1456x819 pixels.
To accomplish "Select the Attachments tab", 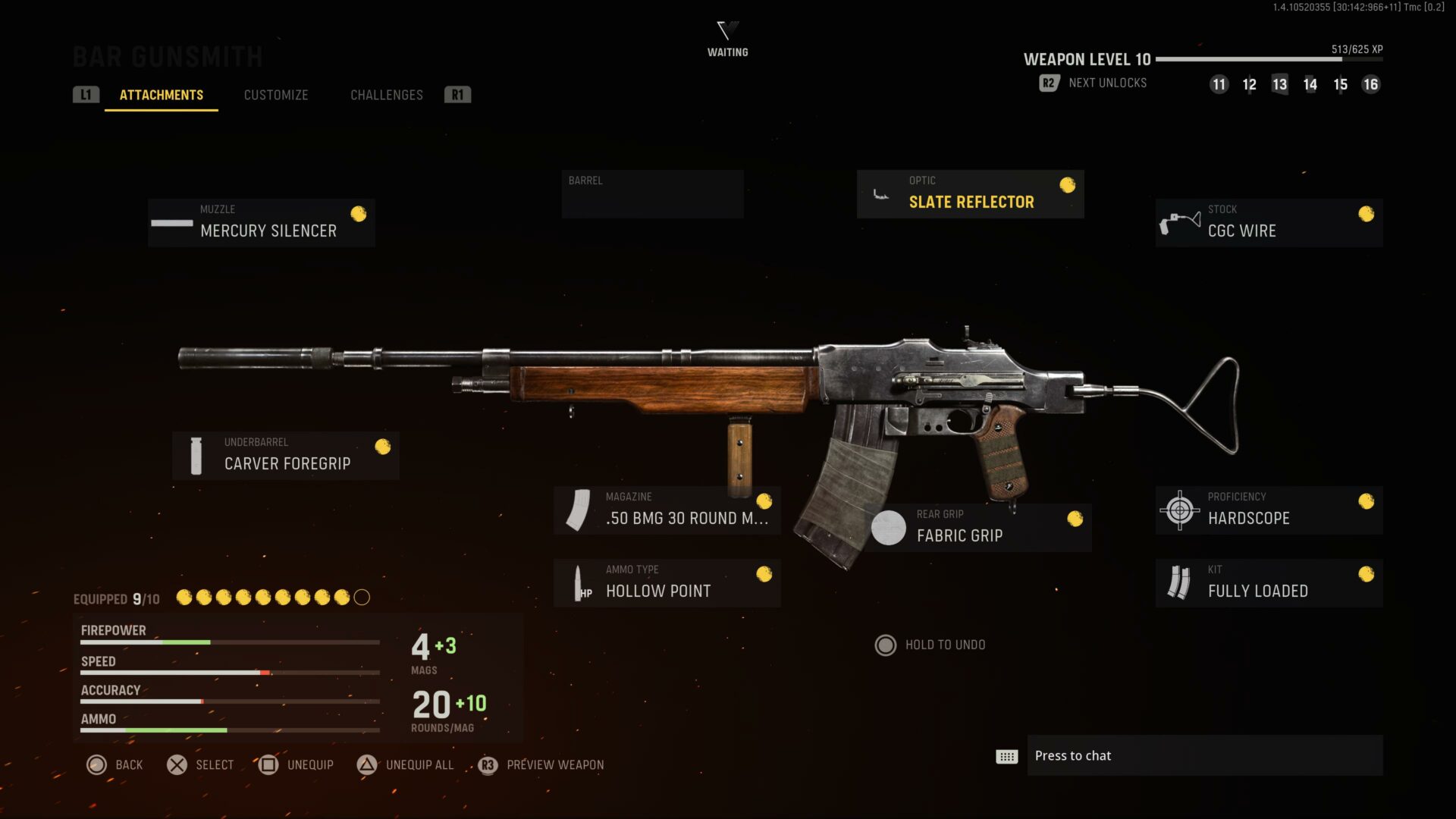I will [162, 95].
